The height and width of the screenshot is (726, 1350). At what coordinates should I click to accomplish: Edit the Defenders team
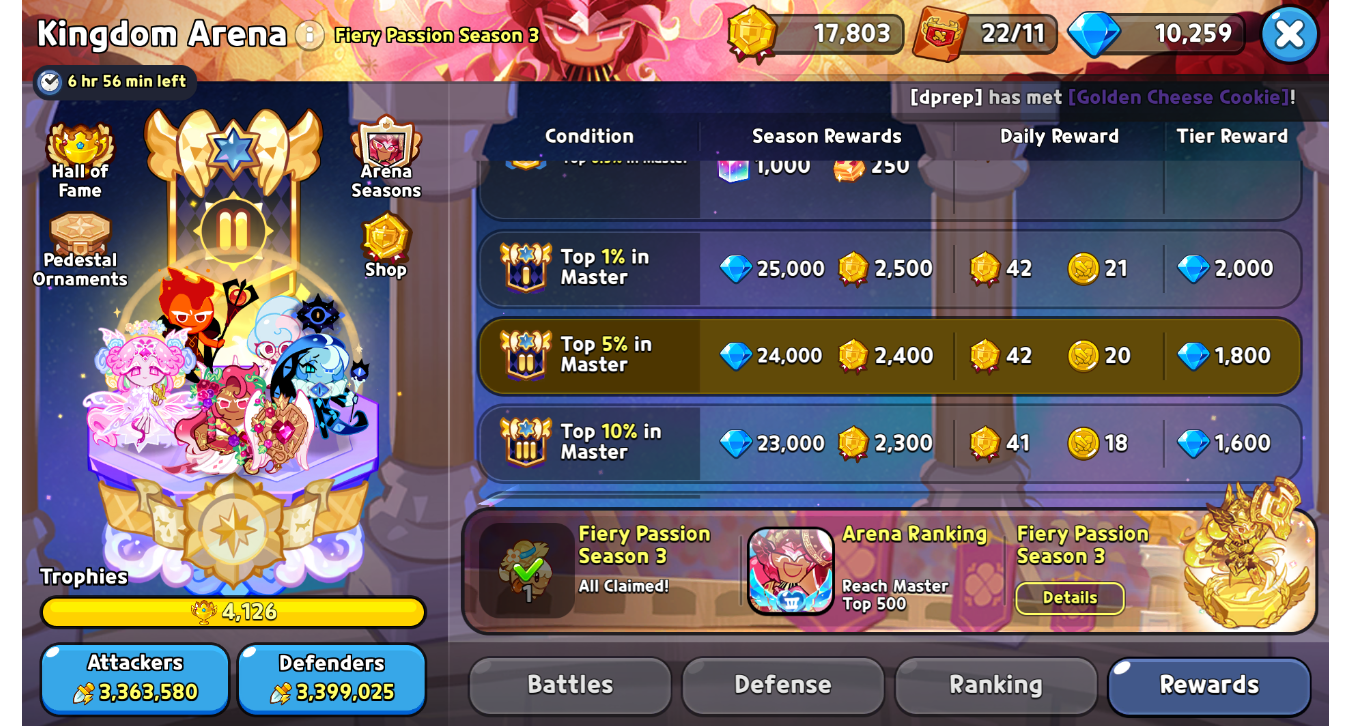click(x=331, y=678)
